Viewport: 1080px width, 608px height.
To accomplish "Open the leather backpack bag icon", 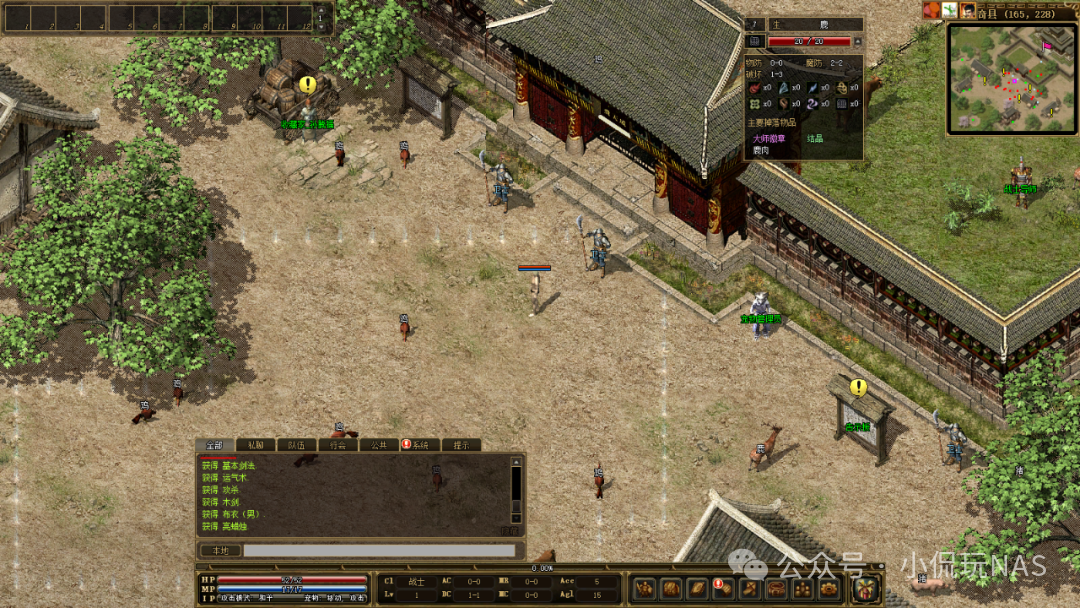I will [x=671, y=588].
